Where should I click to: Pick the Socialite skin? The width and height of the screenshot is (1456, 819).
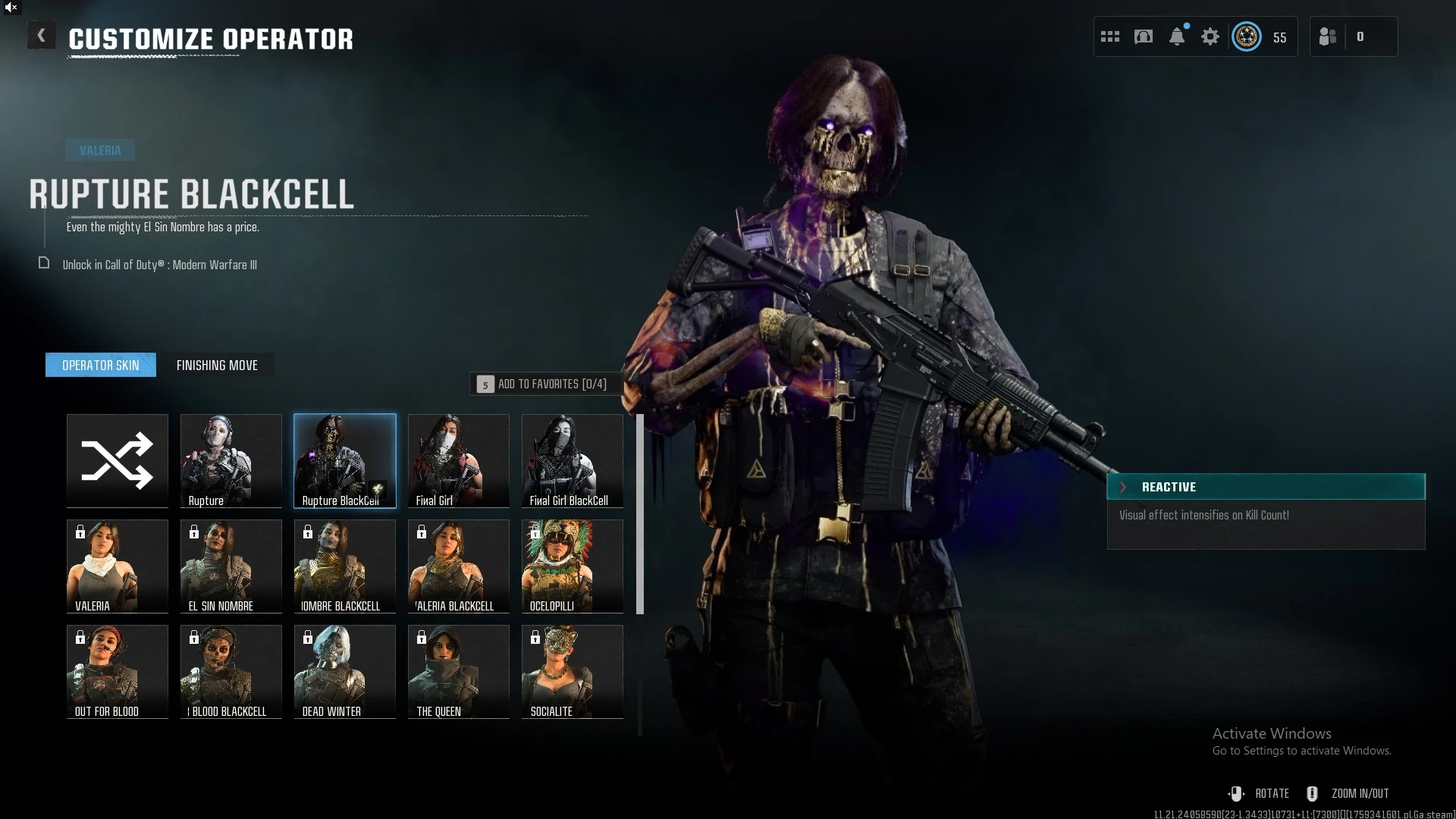click(573, 671)
